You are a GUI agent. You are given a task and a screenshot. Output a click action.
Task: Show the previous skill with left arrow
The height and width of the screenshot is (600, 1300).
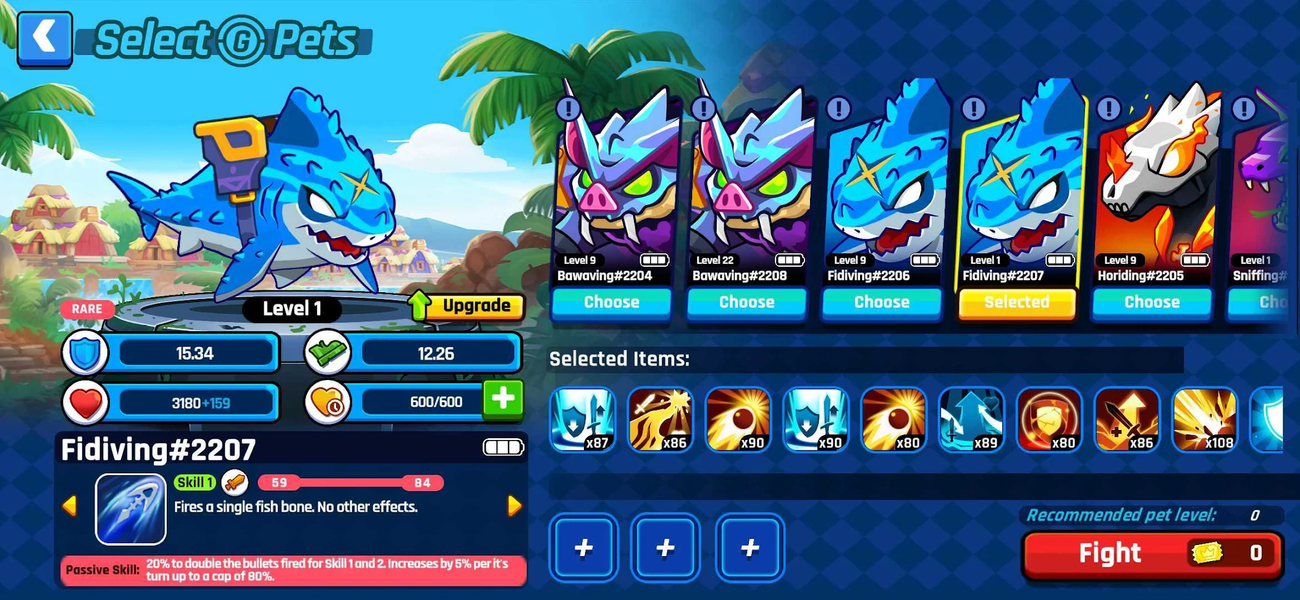point(69,506)
